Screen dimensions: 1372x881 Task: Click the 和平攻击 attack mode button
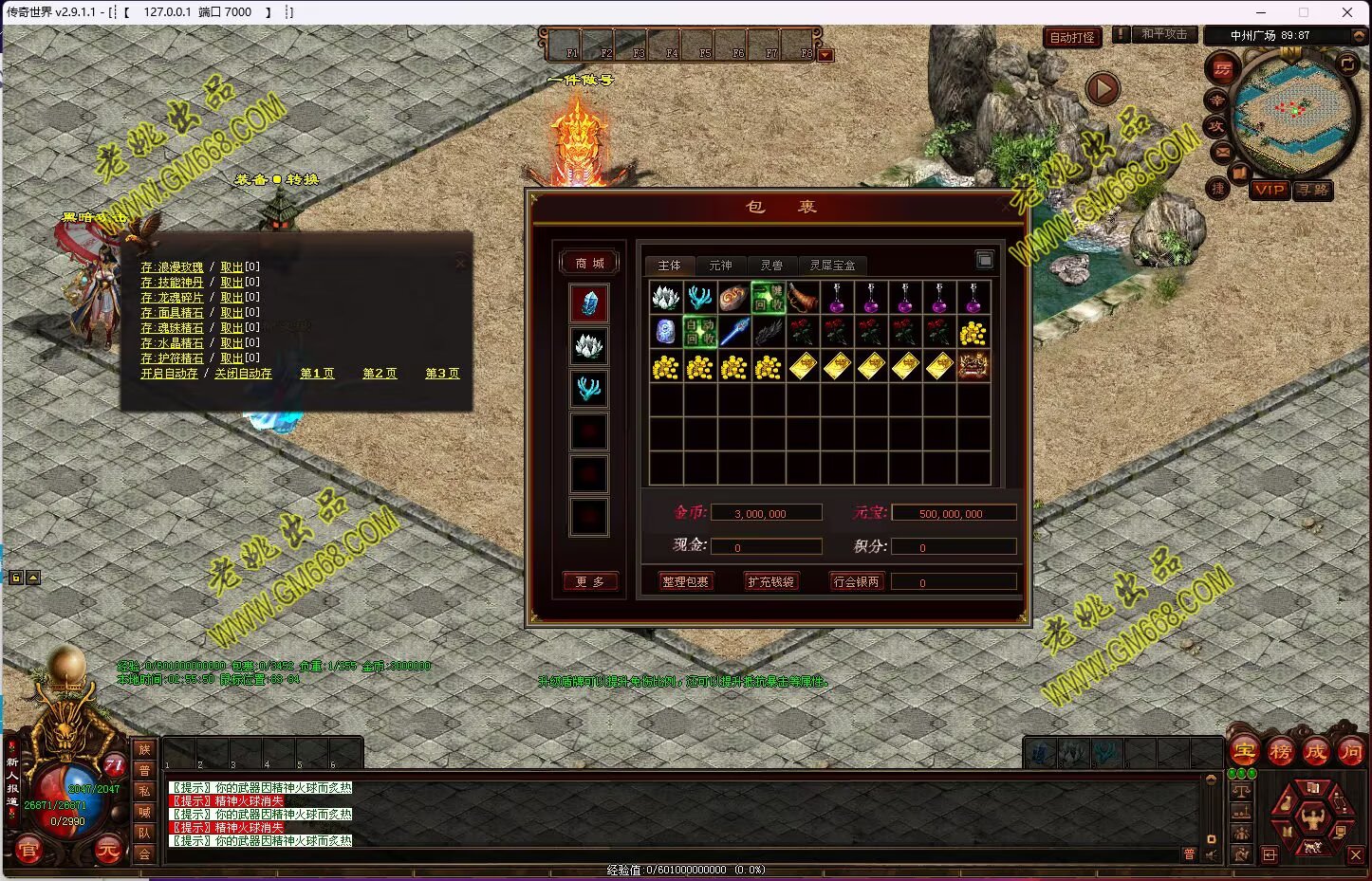1163,34
